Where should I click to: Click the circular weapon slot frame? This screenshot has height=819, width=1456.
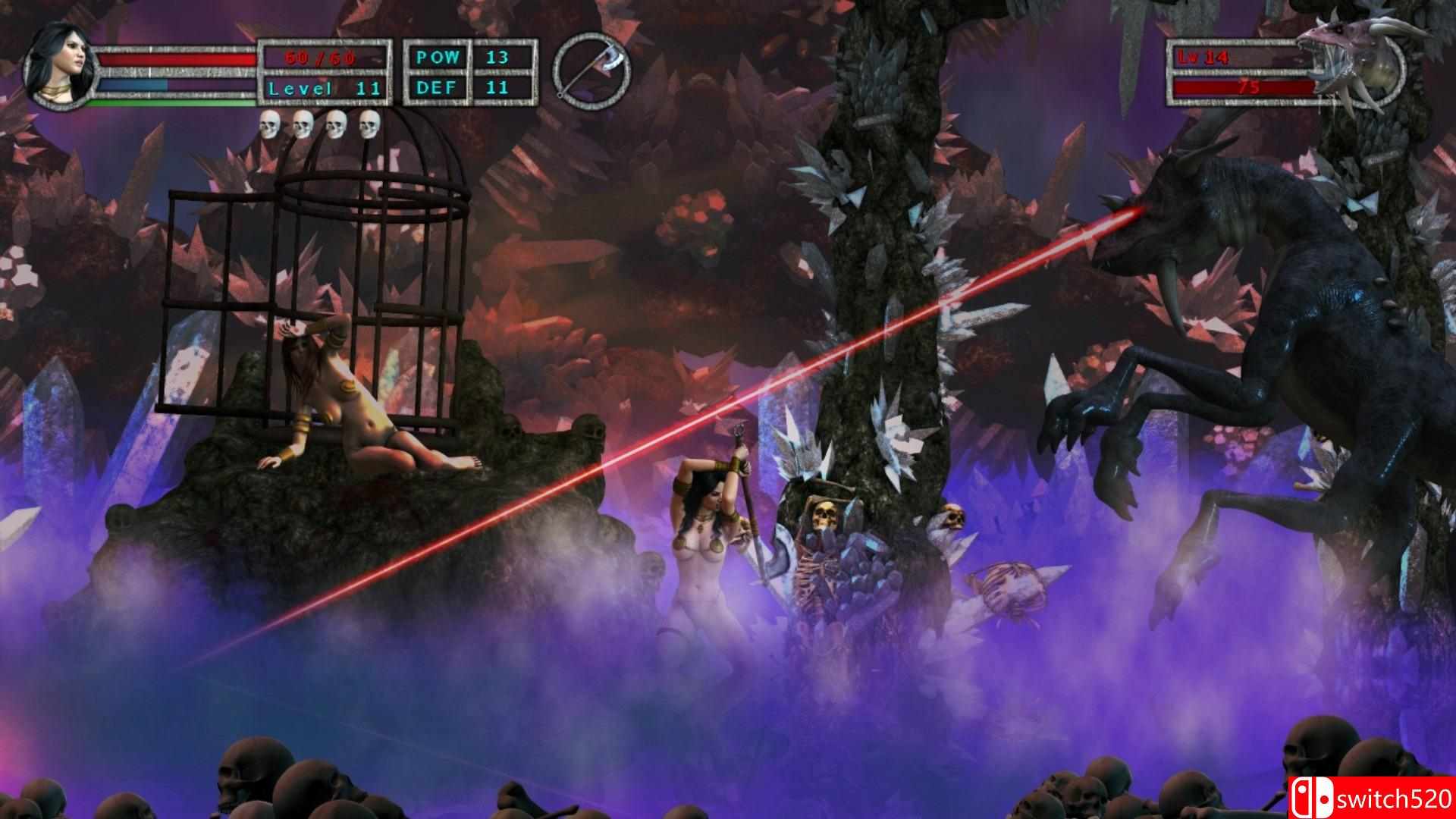593,70
